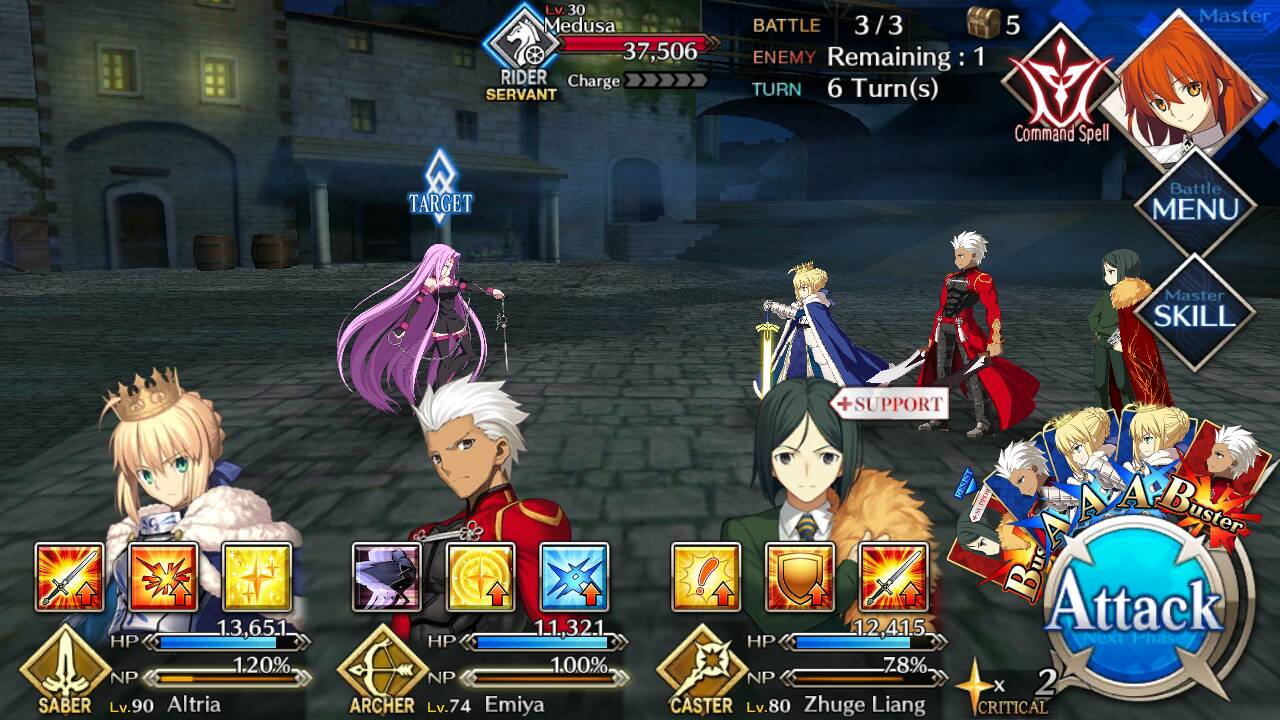Viewport: 1280px width, 720px height.
Task: Activate Altria's first sword skill
Action: coord(70,577)
